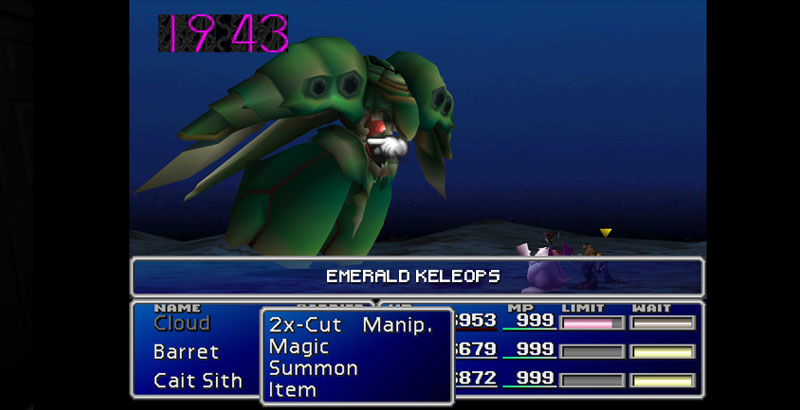Open the Item command
Screen dimensions: 800x410
coord(290,389)
